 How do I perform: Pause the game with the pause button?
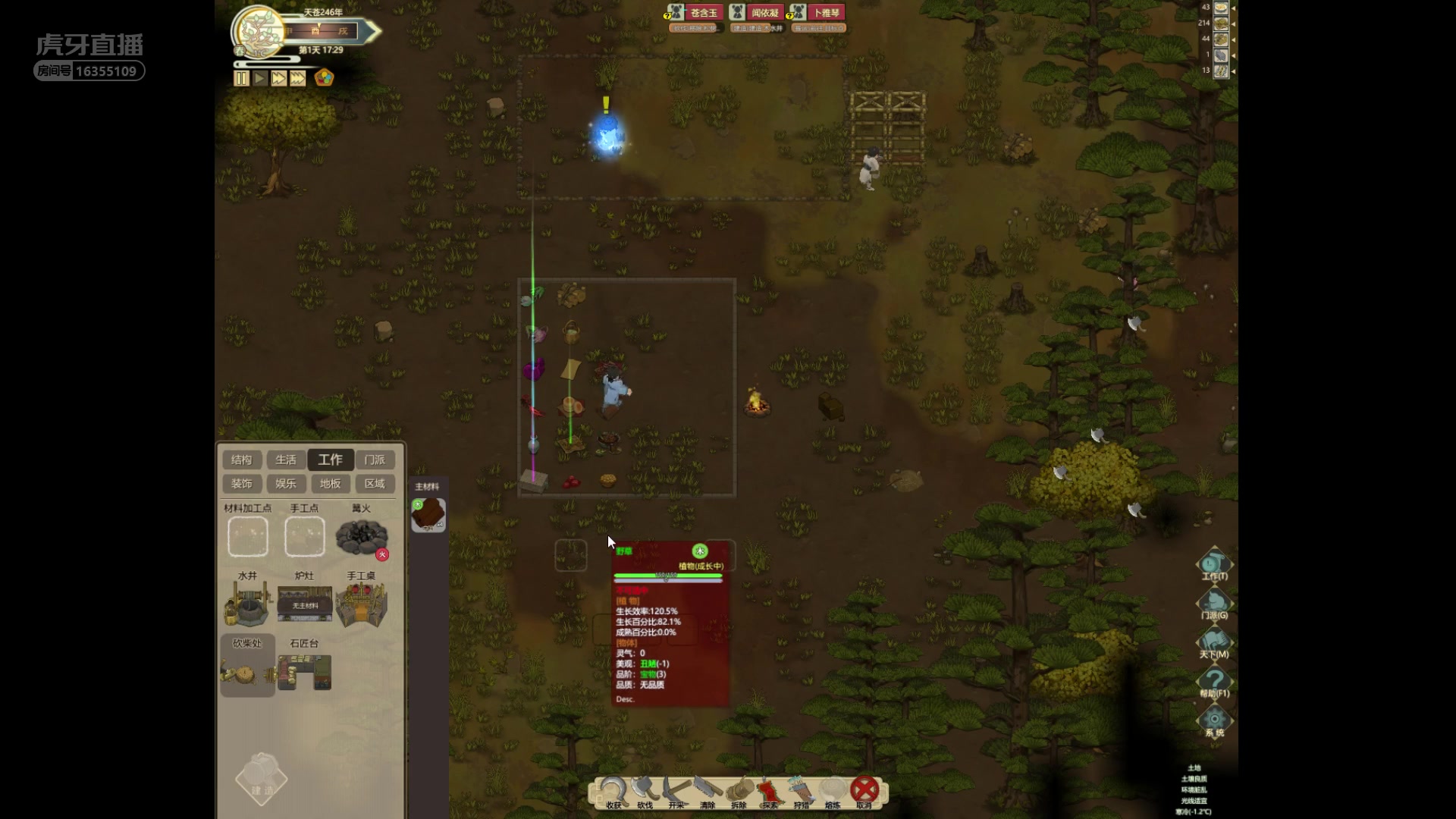[241, 78]
